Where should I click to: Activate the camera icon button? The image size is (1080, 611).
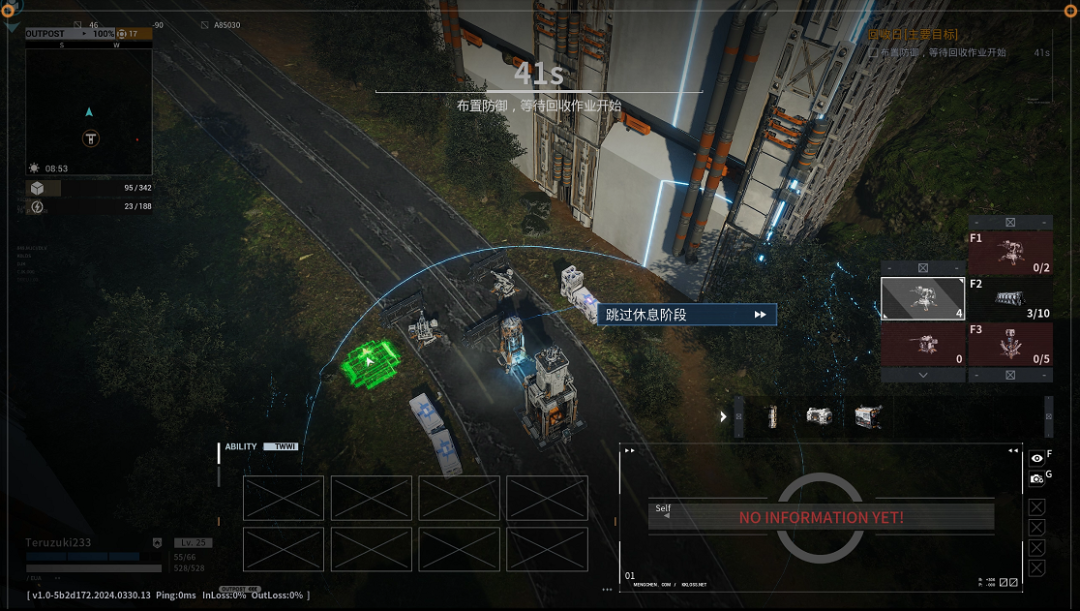click(1037, 479)
